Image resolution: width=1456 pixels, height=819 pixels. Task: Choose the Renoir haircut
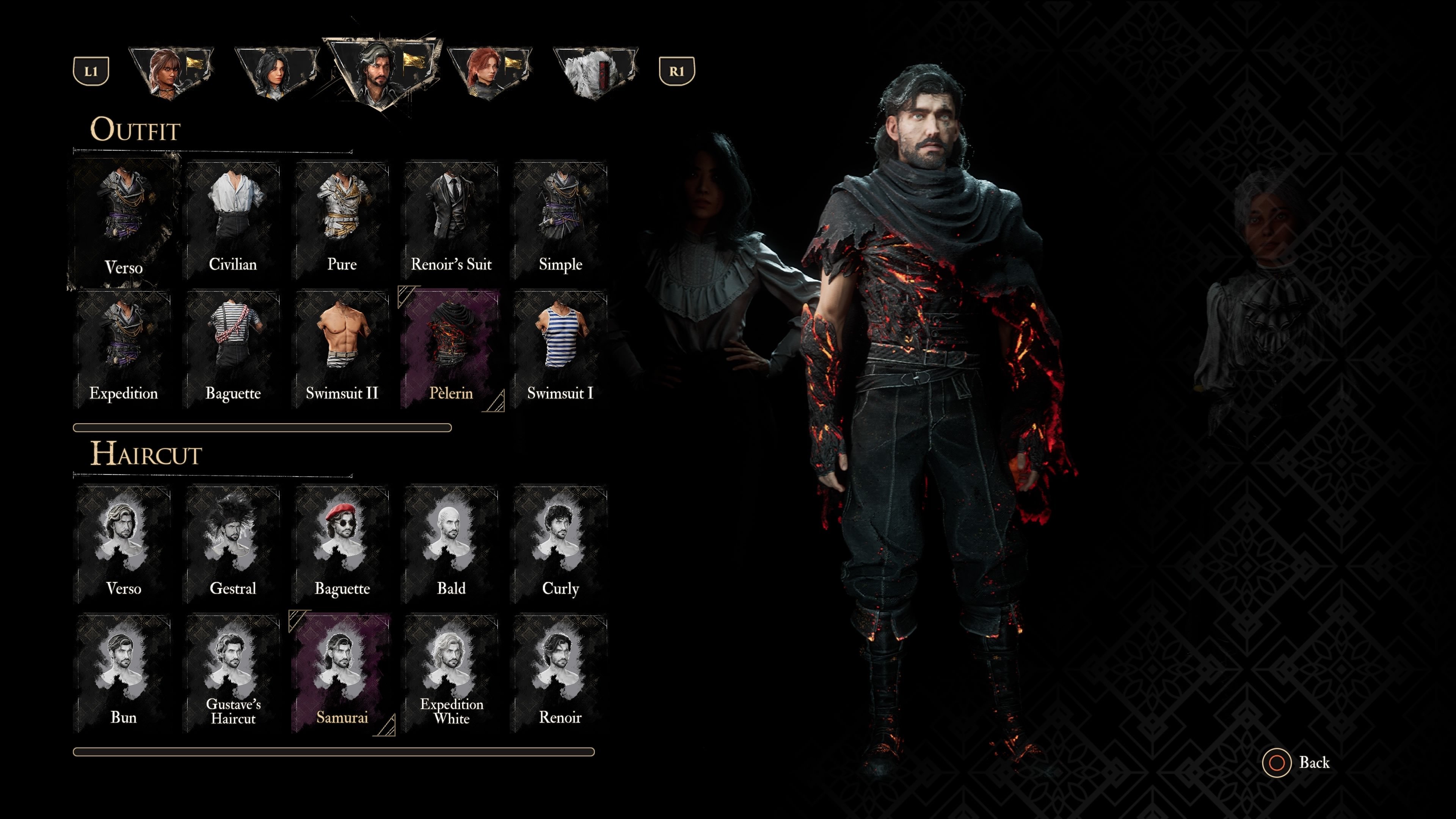click(x=560, y=673)
